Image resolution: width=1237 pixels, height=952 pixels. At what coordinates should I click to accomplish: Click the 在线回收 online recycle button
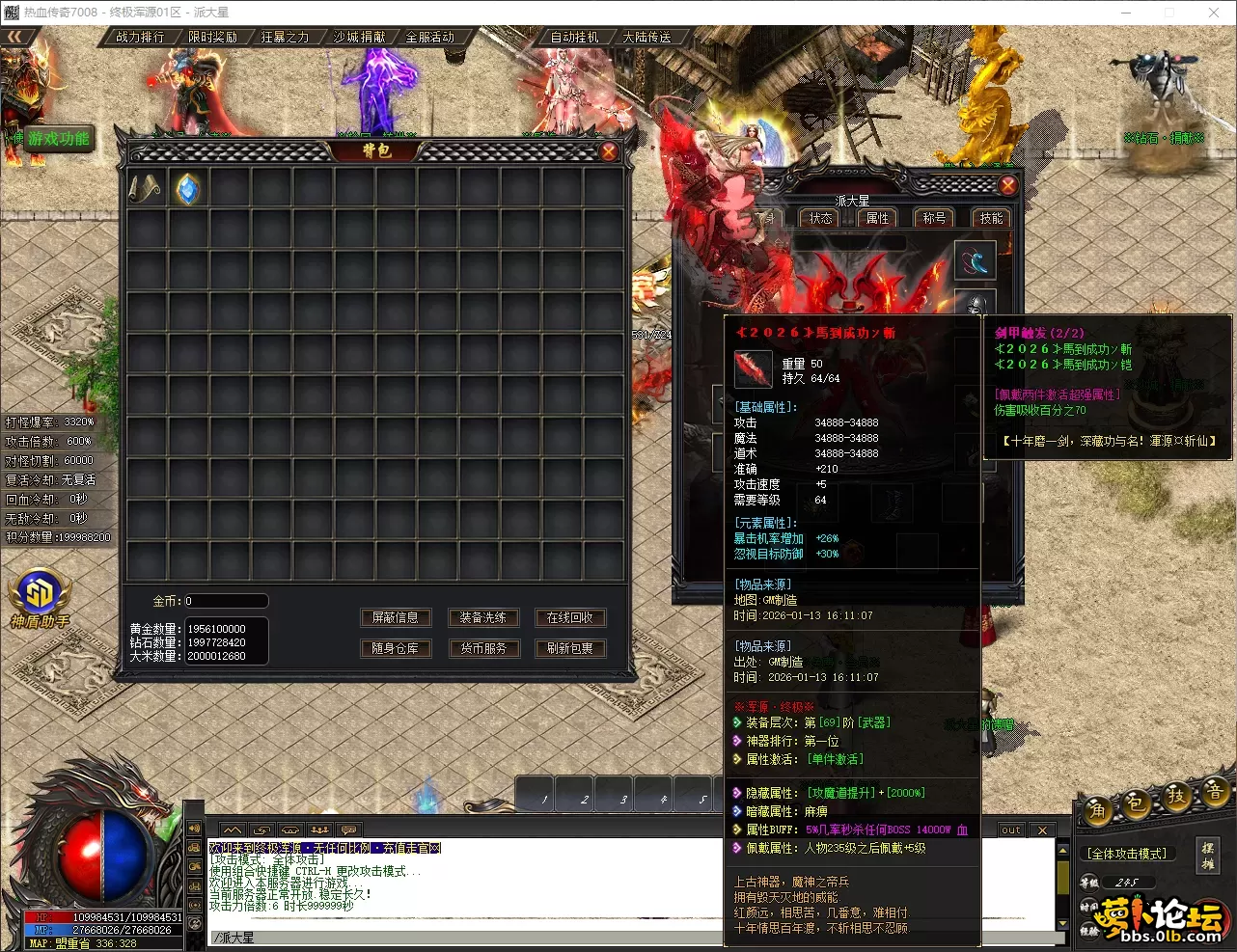coord(569,617)
